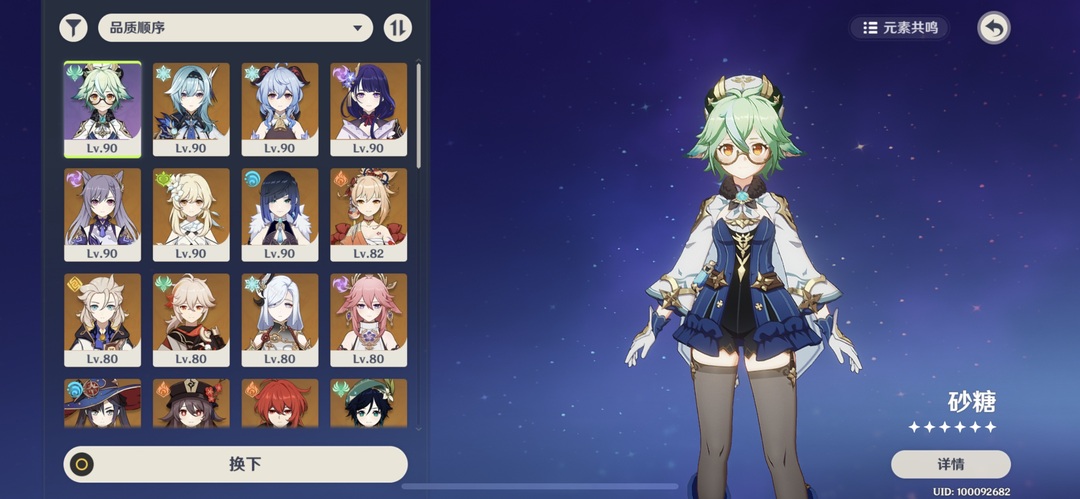
Task: Pick Yoimiya Lv.82 portrait
Action: coord(368,214)
